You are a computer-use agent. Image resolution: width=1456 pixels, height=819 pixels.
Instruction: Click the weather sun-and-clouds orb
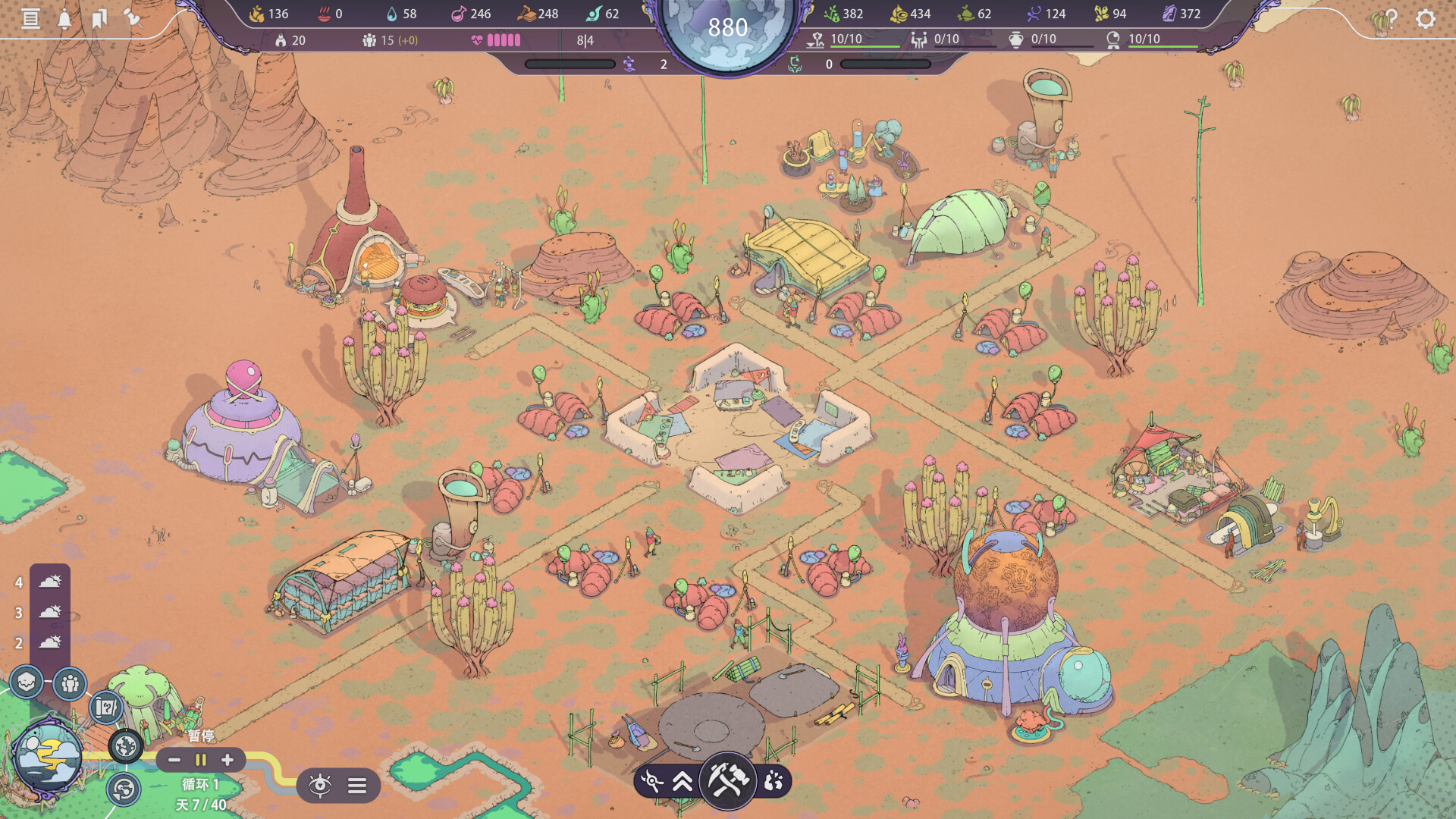48,756
